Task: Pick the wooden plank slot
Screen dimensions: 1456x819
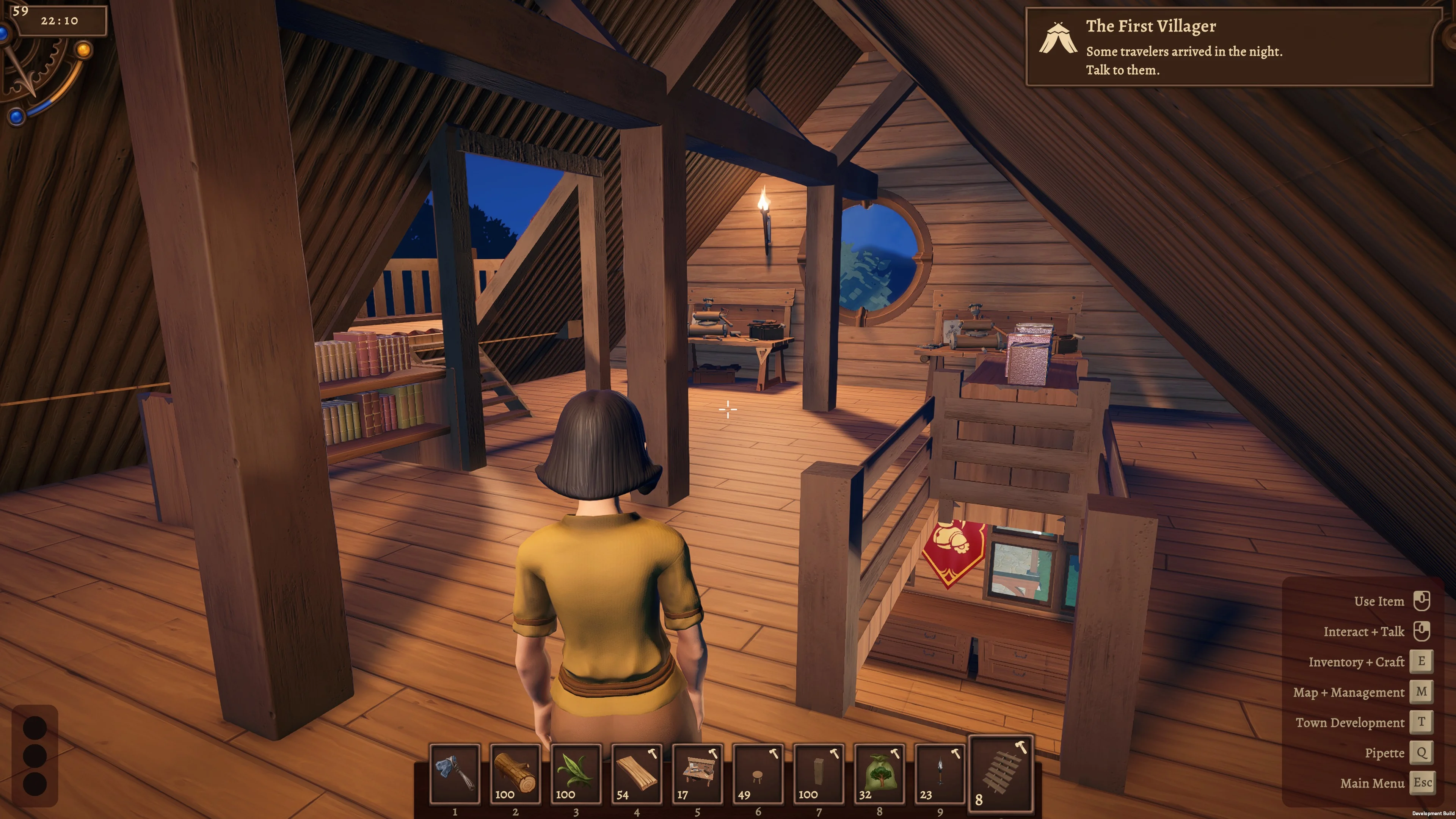Action: pyautogui.click(x=637, y=773)
